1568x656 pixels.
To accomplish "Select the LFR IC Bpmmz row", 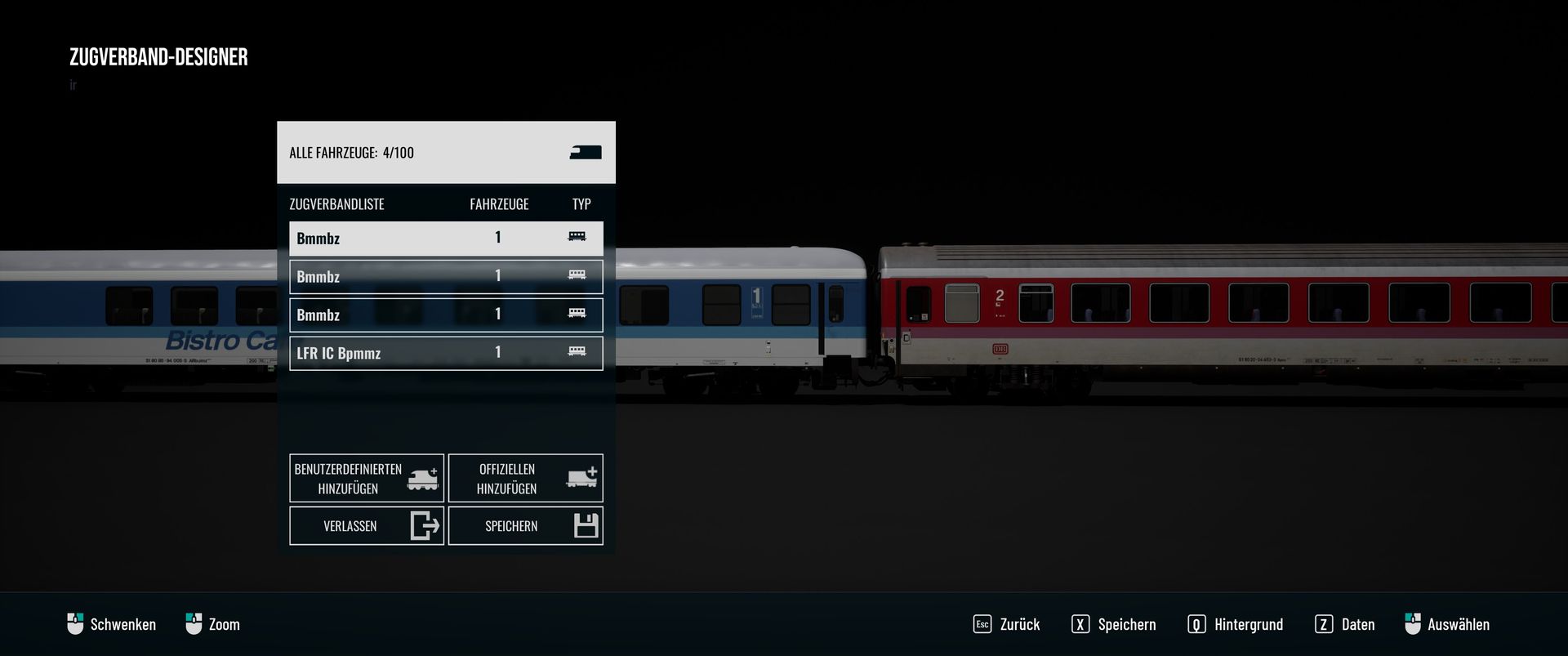I will pos(446,353).
